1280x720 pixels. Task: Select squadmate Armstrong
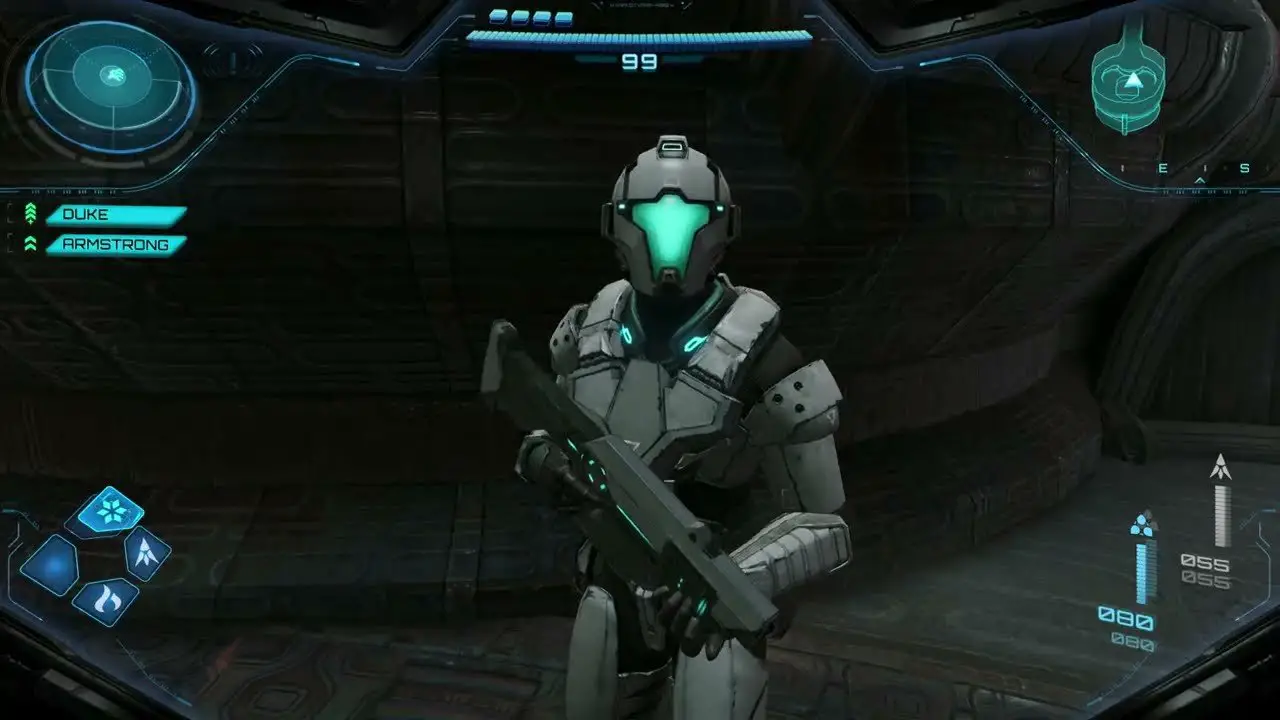(116, 244)
